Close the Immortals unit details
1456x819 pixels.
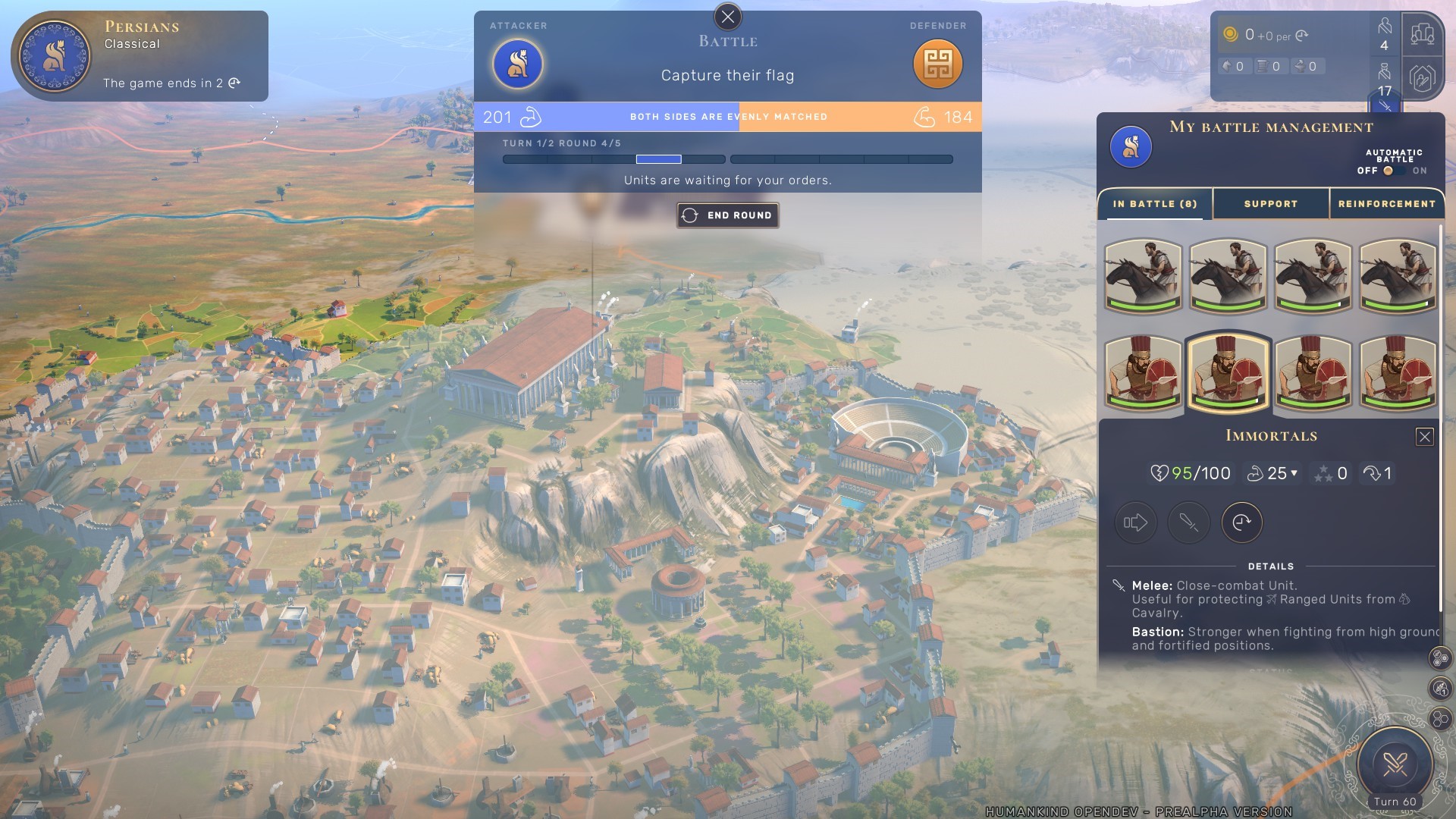1424,437
